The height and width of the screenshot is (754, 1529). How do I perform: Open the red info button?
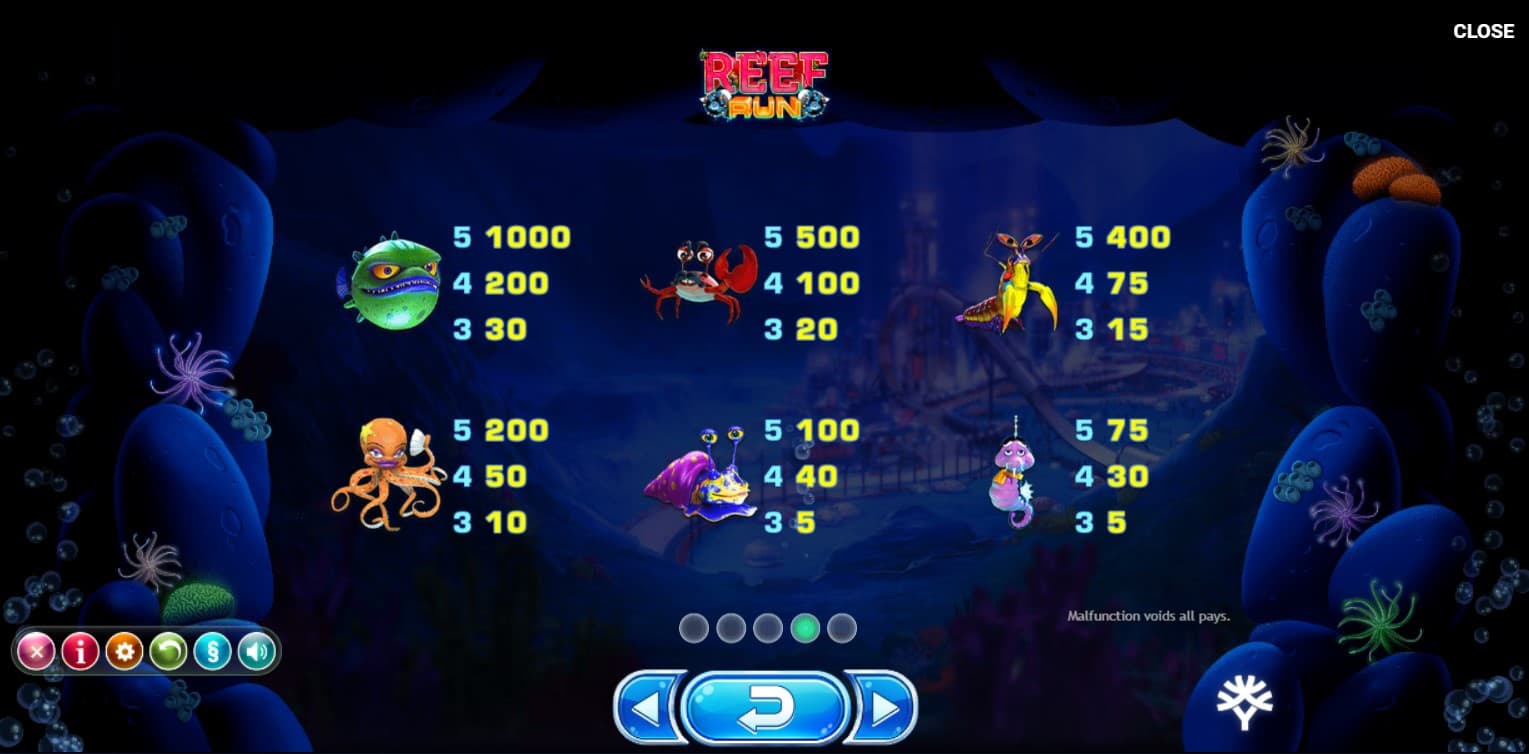(80, 653)
